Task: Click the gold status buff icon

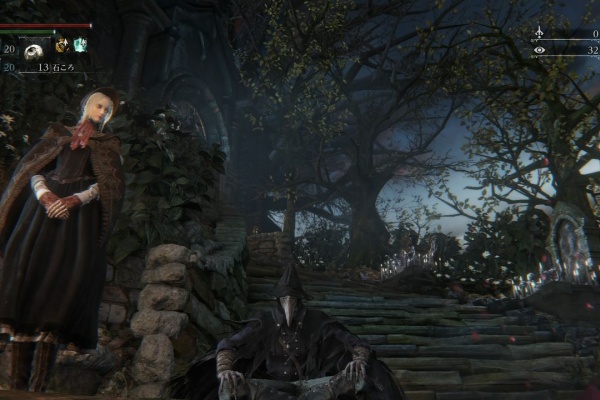Action: [61, 45]
